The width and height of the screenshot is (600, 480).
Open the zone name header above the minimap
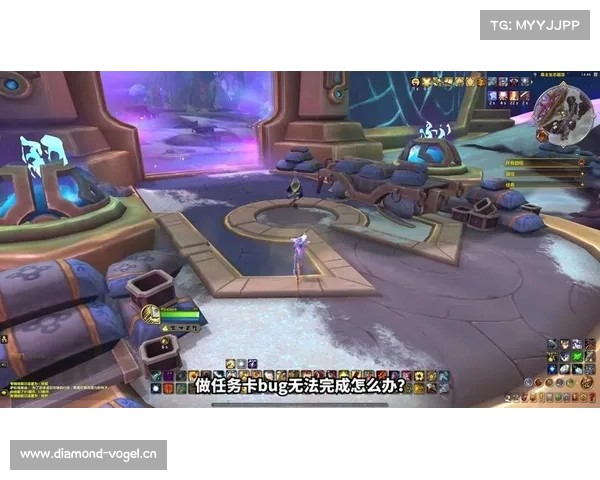(x=555, y=73)
